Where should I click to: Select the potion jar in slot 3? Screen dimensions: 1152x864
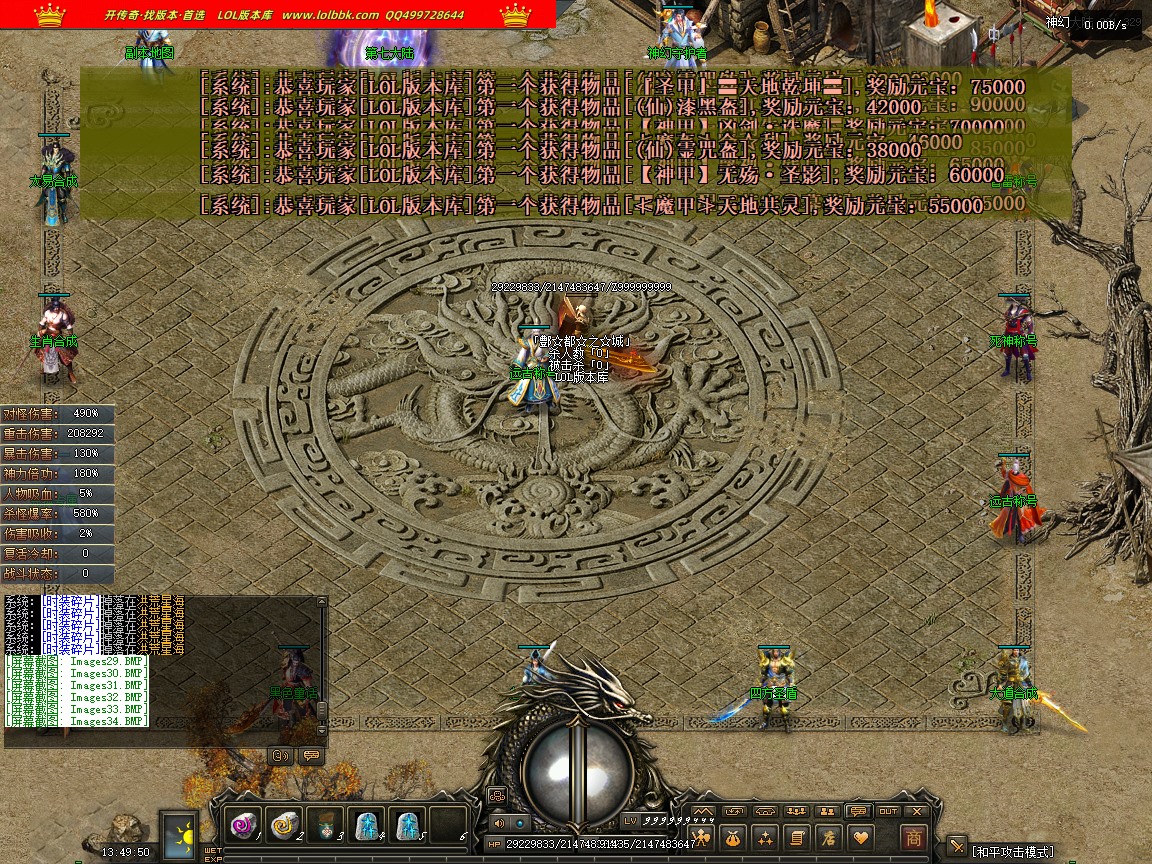[325, 825]
